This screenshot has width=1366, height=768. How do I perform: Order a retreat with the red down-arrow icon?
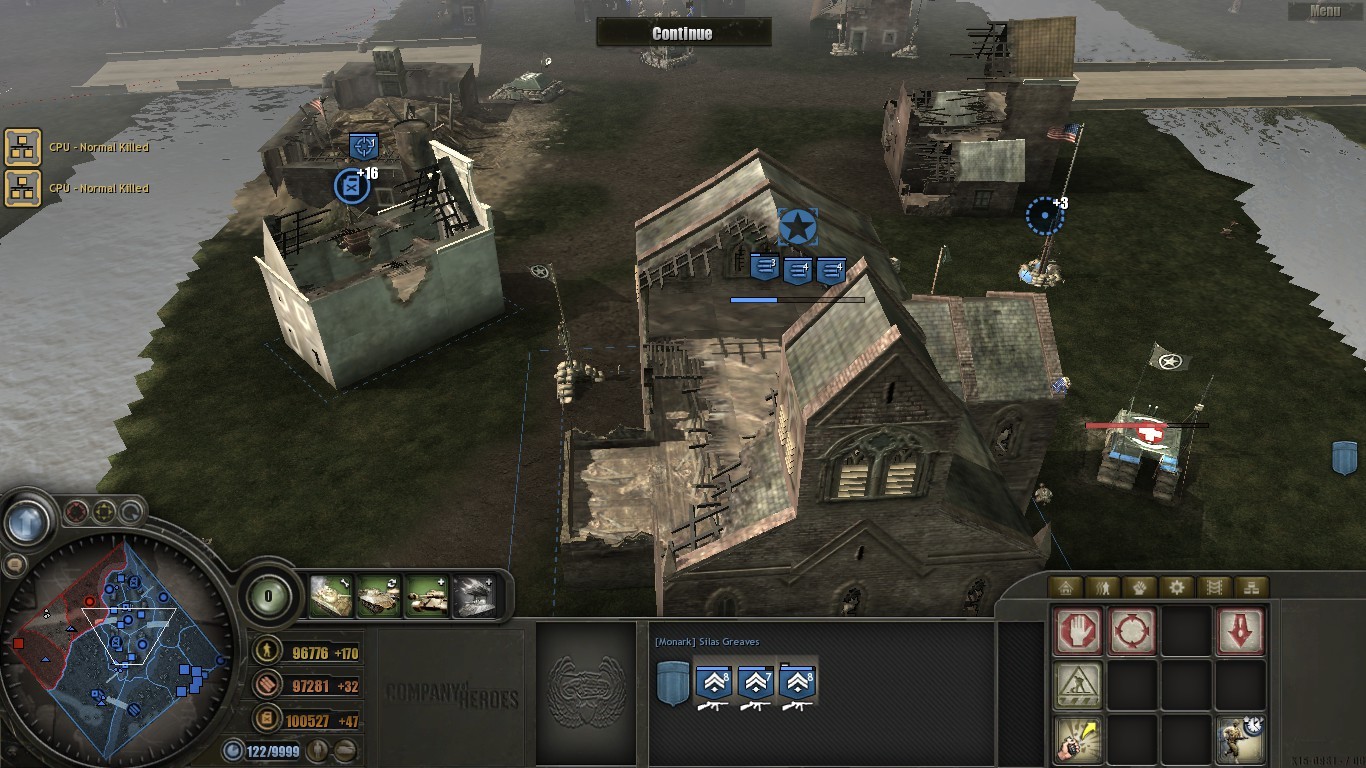tap(1241, 632)
